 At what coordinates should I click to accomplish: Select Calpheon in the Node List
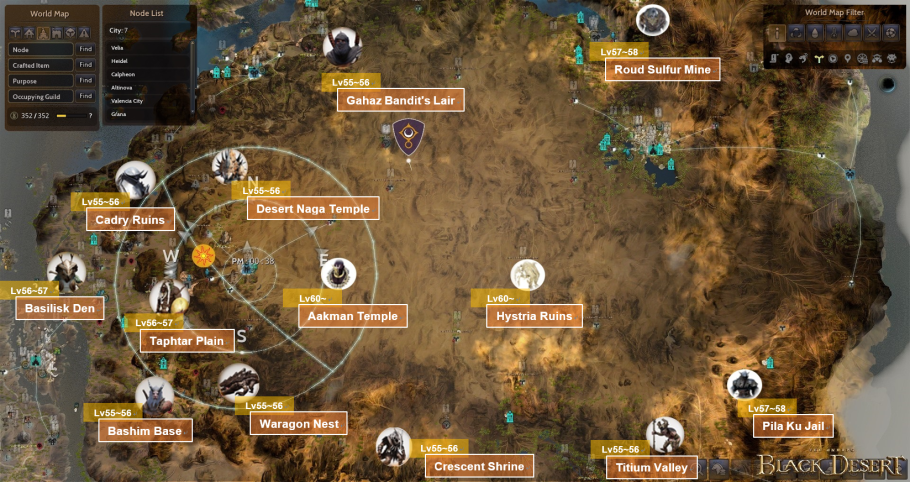(x=122, y=74)
